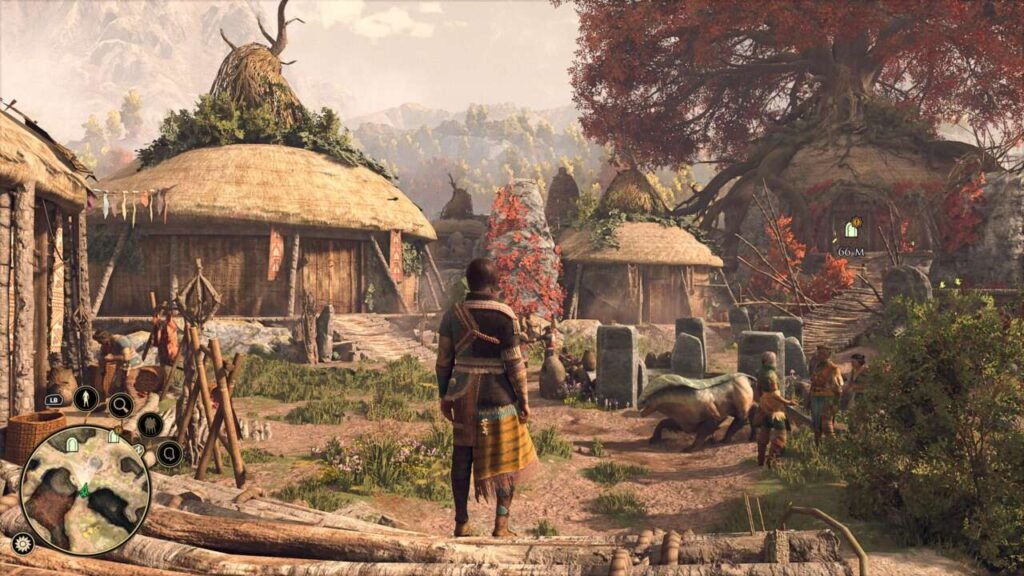Image resolution: width=1024 pixels, height=576 pixels.
Task: Click the circular minimap
Action: click(85, 490)
